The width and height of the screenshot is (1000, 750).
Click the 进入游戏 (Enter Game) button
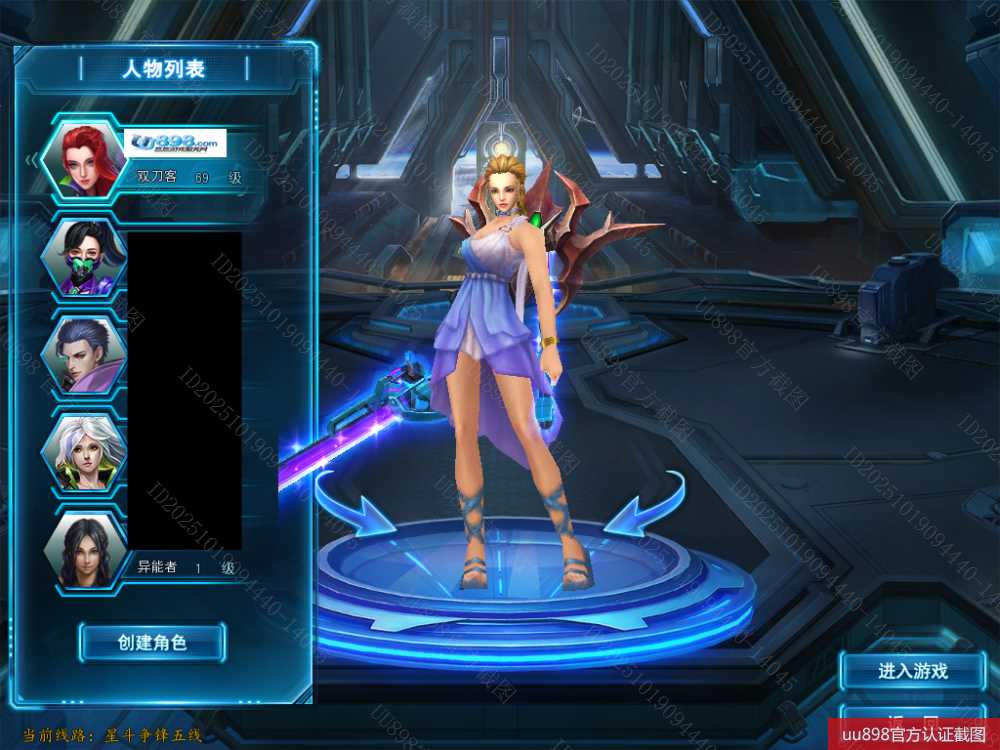[912, 671]
